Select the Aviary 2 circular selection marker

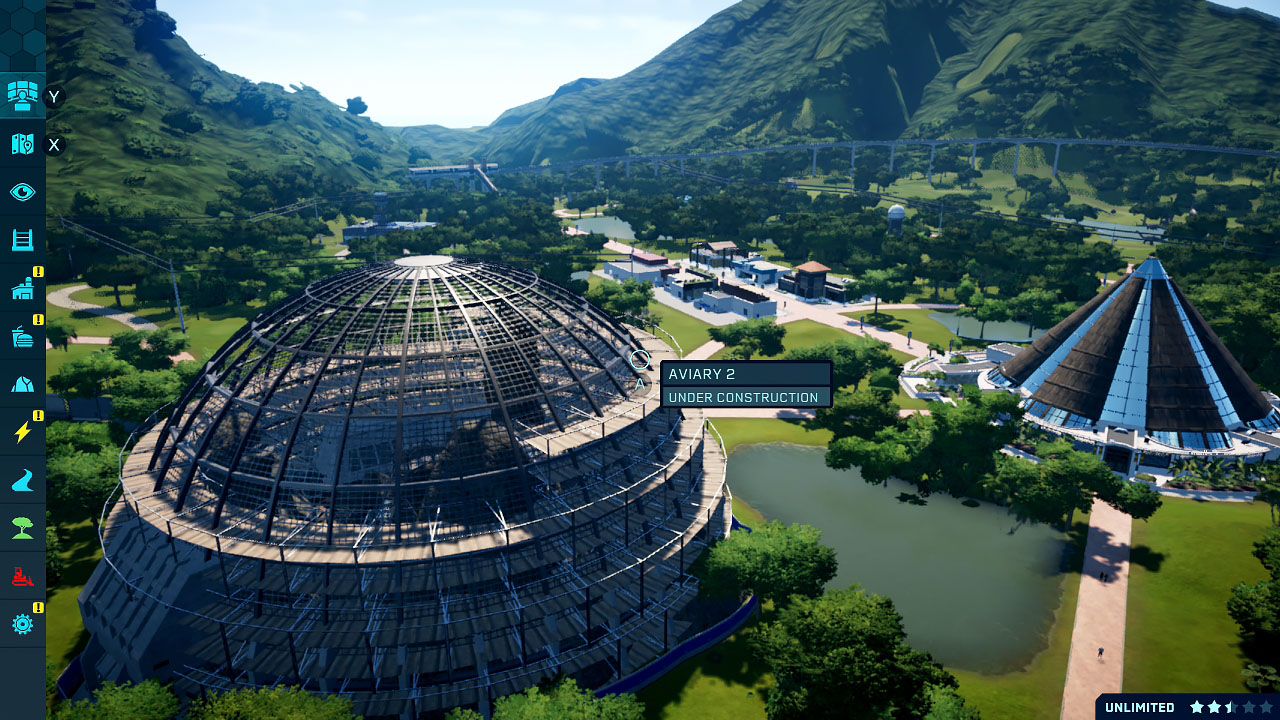(640, 357)
